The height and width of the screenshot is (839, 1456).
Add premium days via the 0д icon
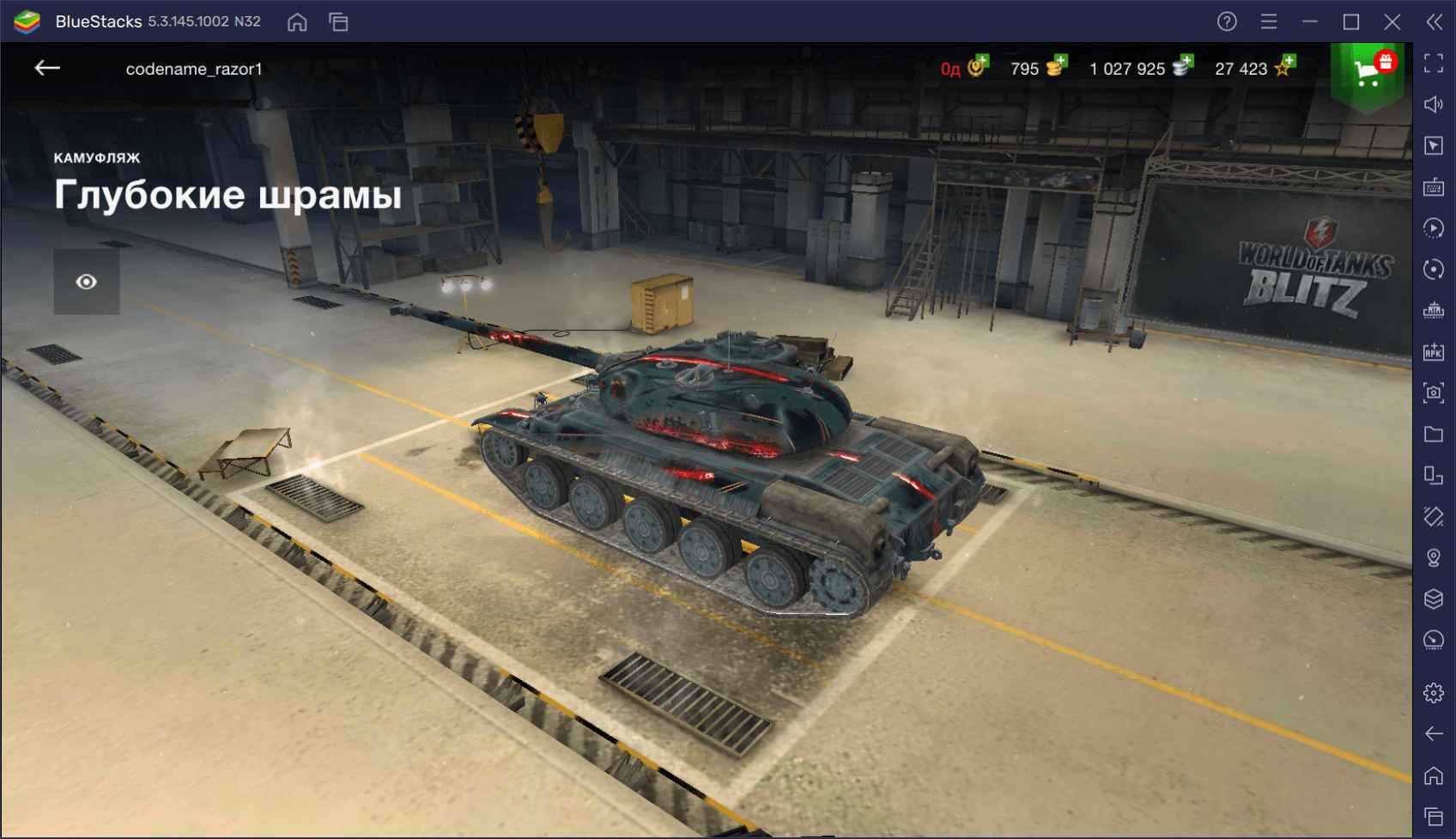point(978,67)
